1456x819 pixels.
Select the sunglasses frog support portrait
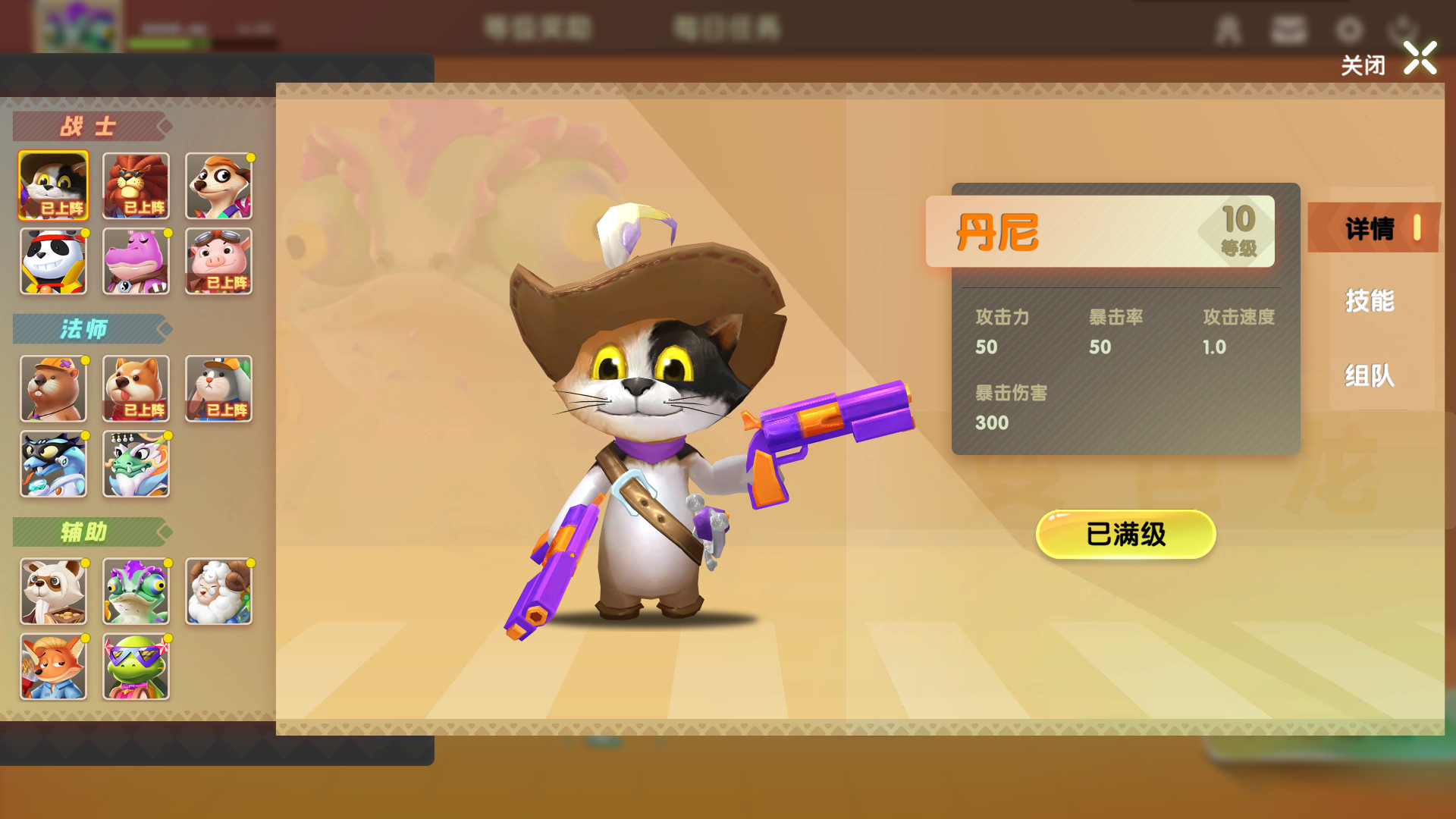point(136,667)
